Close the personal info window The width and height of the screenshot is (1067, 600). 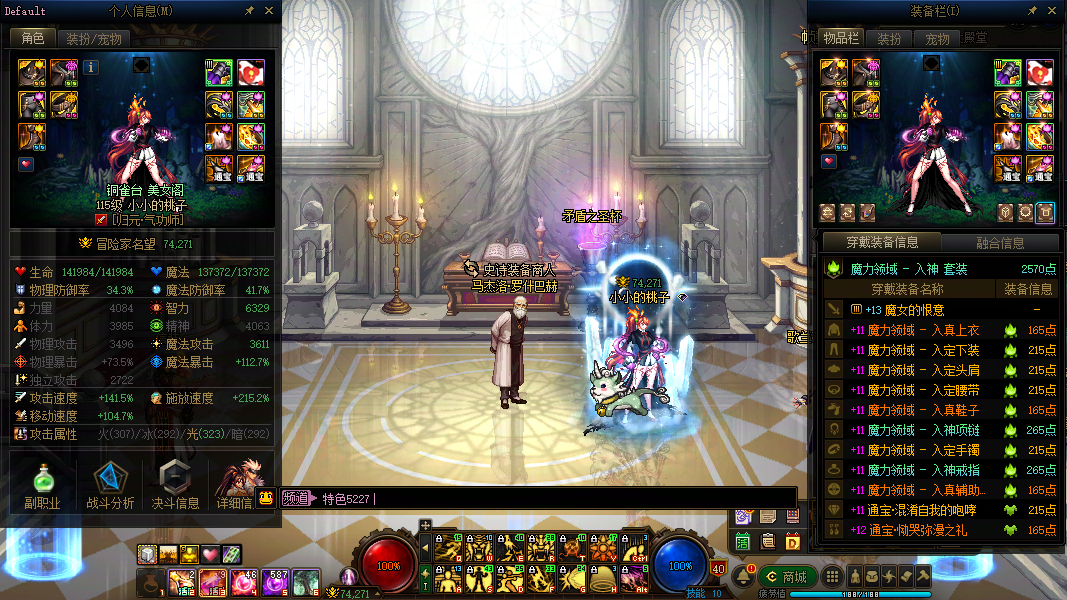269,10
